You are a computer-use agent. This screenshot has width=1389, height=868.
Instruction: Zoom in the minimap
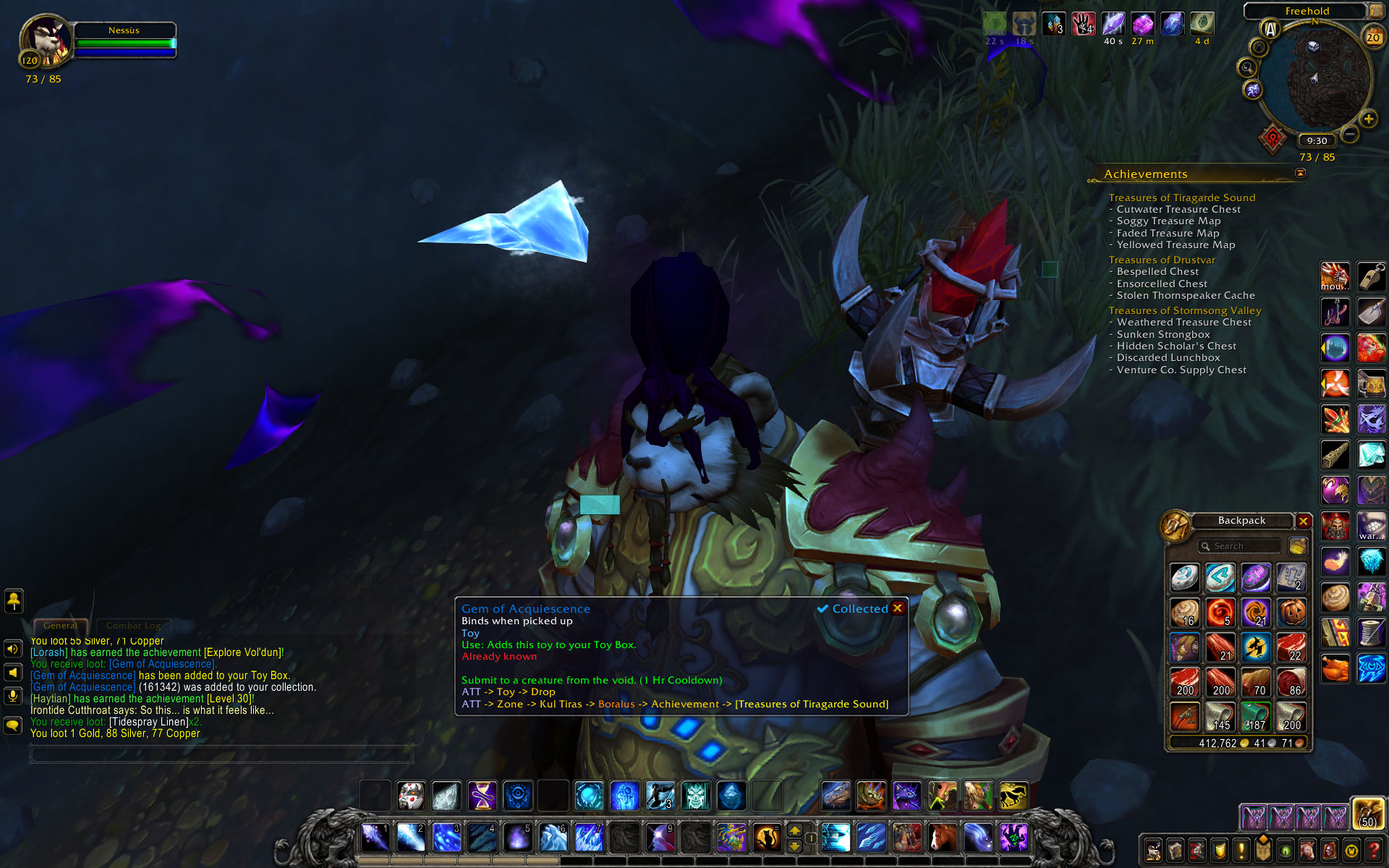[x=1368, y=119]
